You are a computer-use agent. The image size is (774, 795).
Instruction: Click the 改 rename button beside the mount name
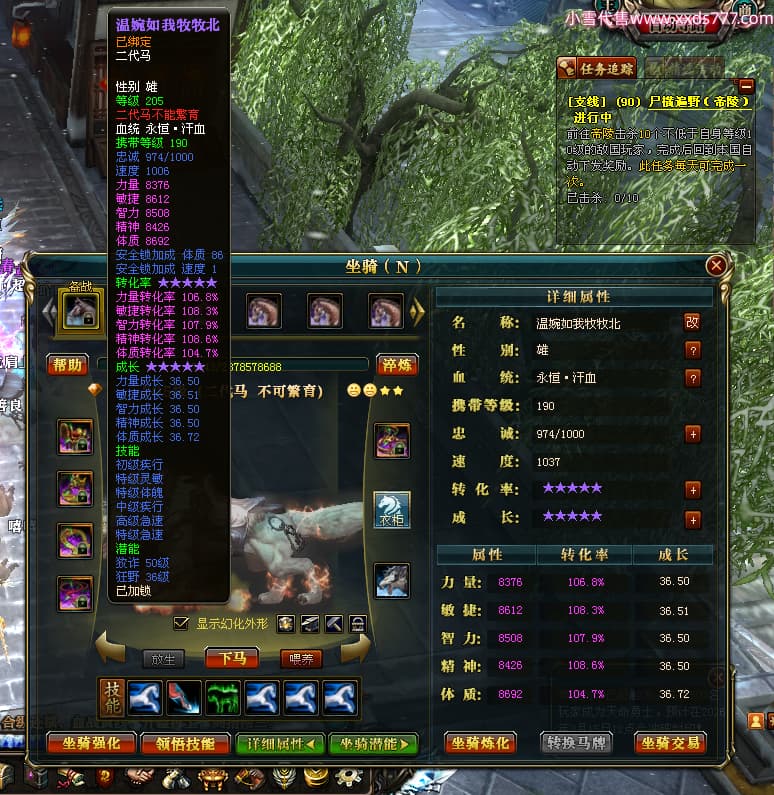(692, 322)
